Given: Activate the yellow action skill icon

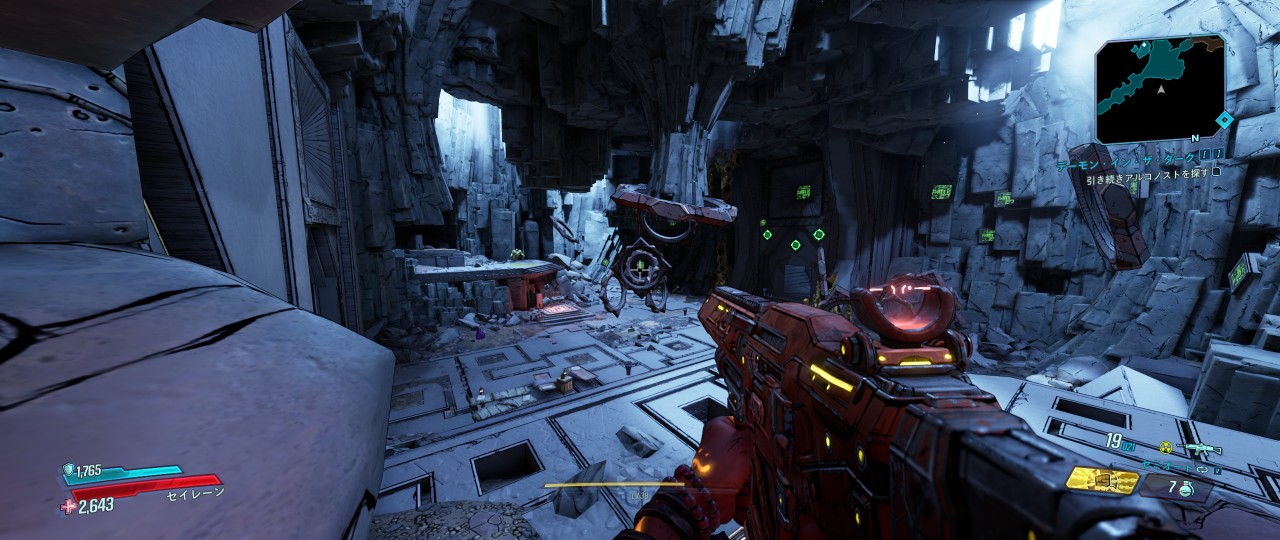Looking at the screenshot, I should coord(1102,480).
